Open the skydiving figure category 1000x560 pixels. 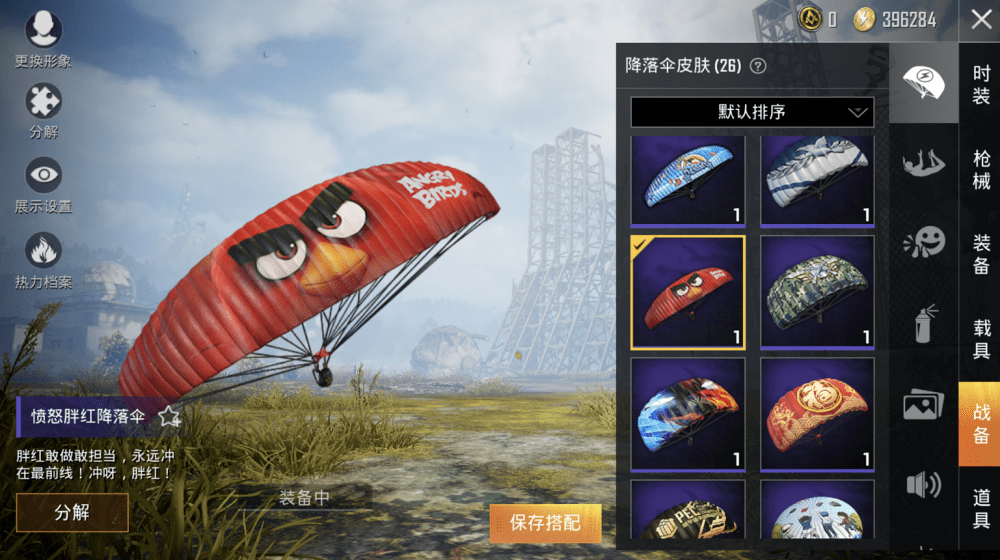click(923, 160)
